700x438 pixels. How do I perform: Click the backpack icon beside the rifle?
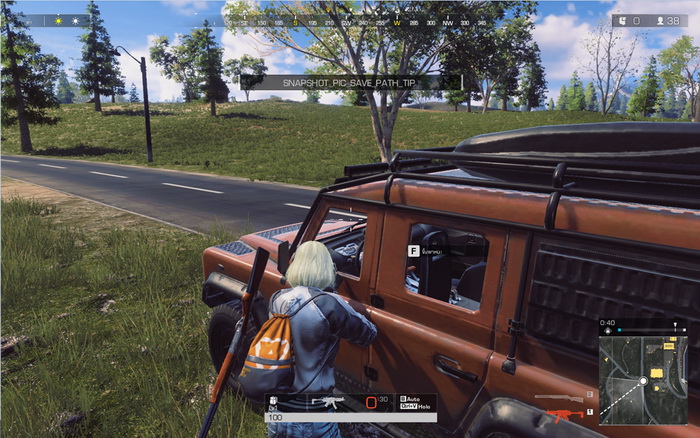(273, 402)
